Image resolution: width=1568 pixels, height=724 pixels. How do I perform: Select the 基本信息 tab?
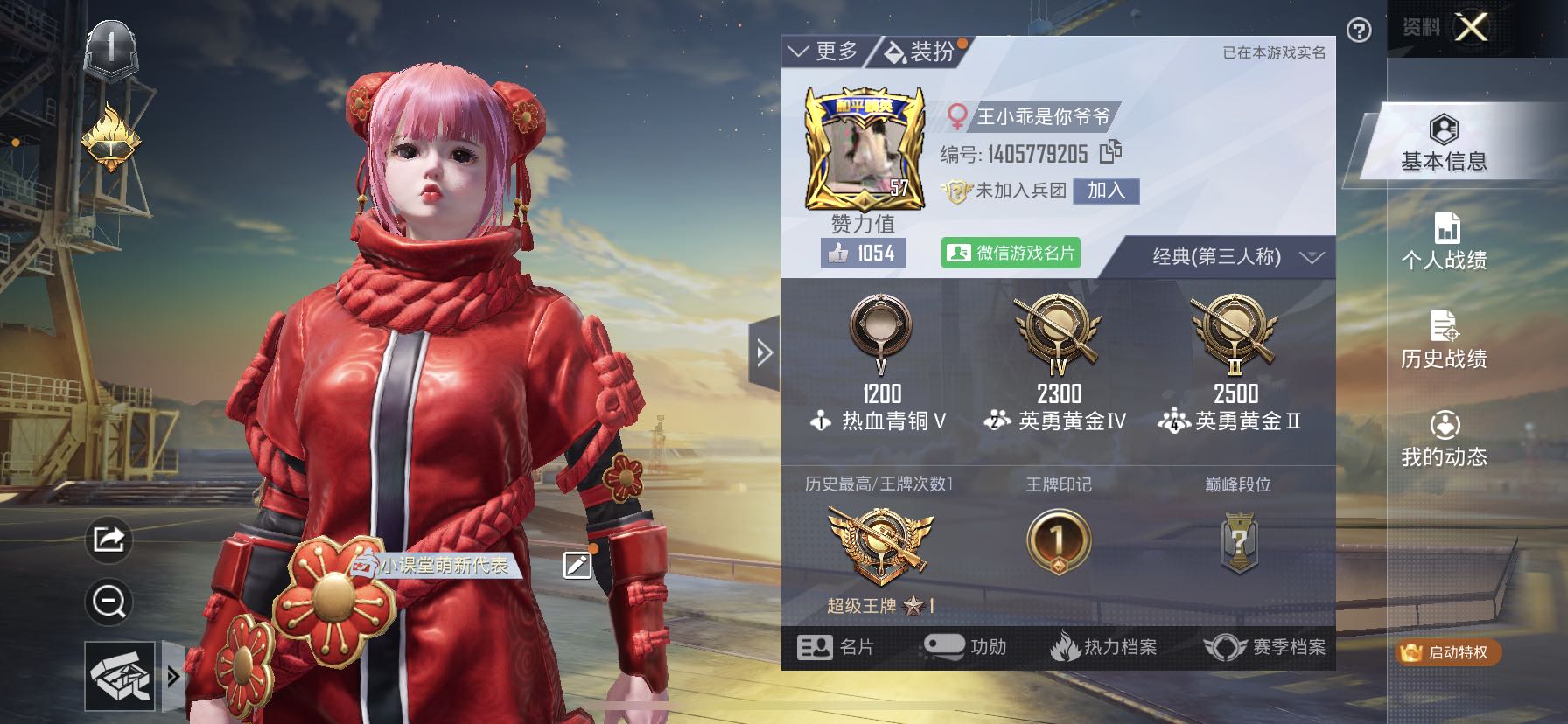1444,143
